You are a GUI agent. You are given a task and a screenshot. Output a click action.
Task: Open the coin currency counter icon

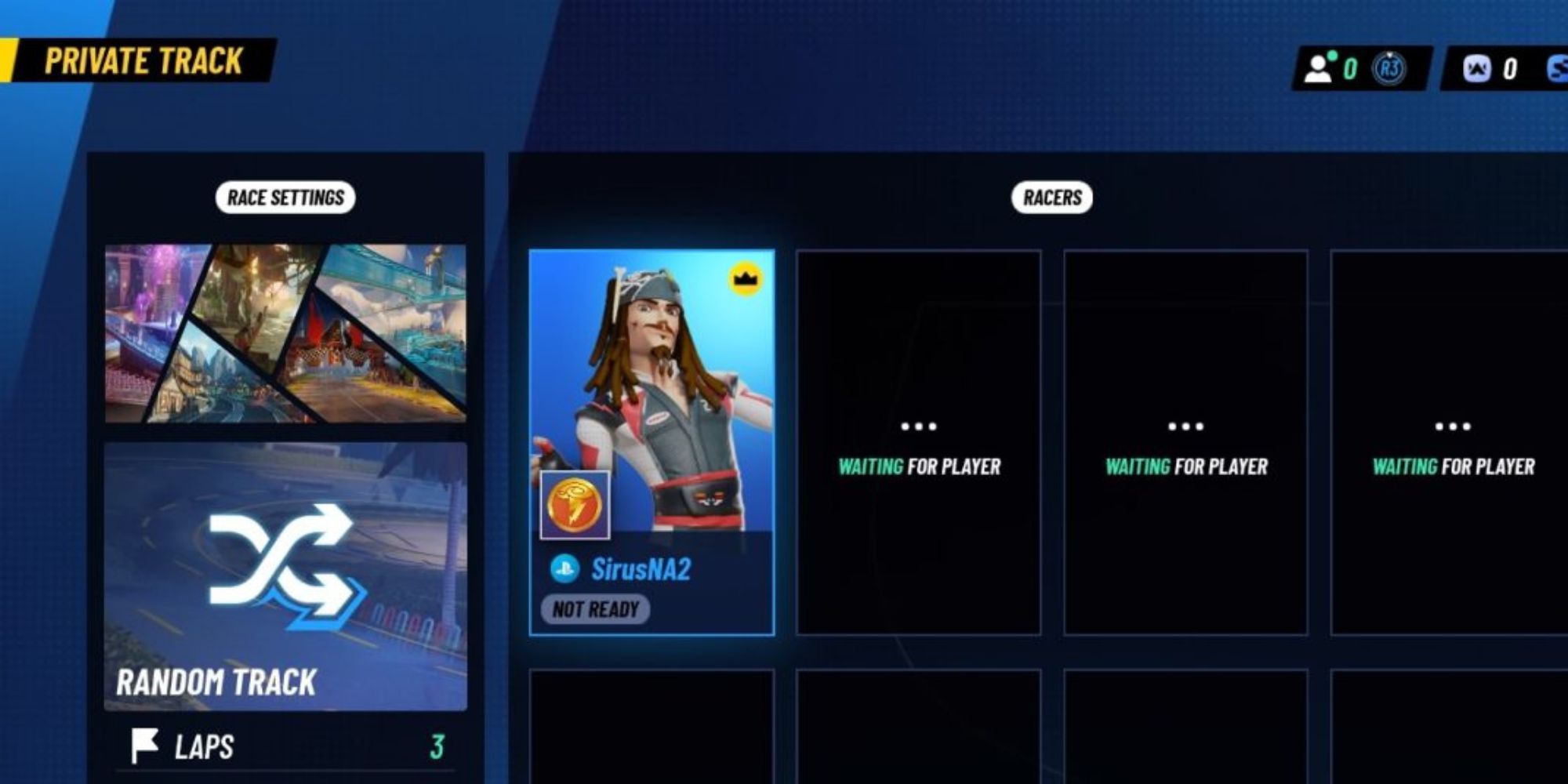(1478, 69)
